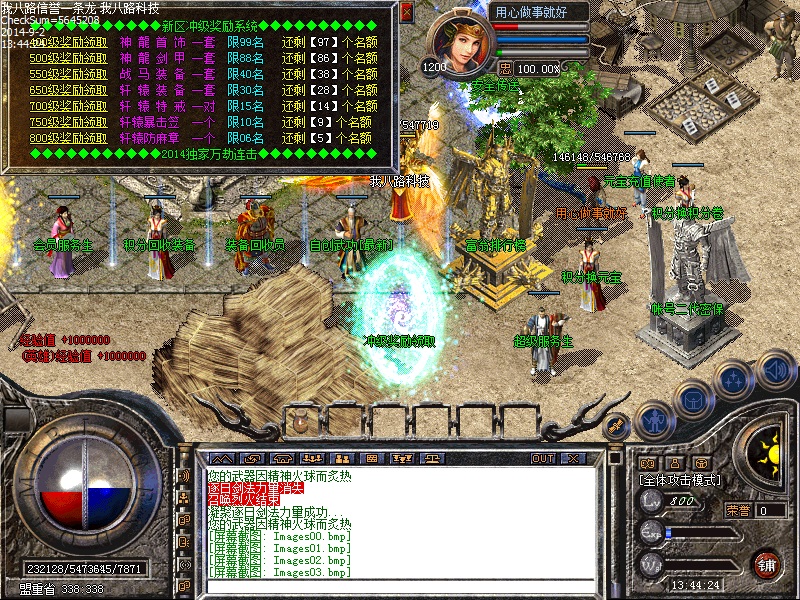Close the level reward panel with the red X
The image size is (800, 600).
pyautogui.click(x=406, y=12)
